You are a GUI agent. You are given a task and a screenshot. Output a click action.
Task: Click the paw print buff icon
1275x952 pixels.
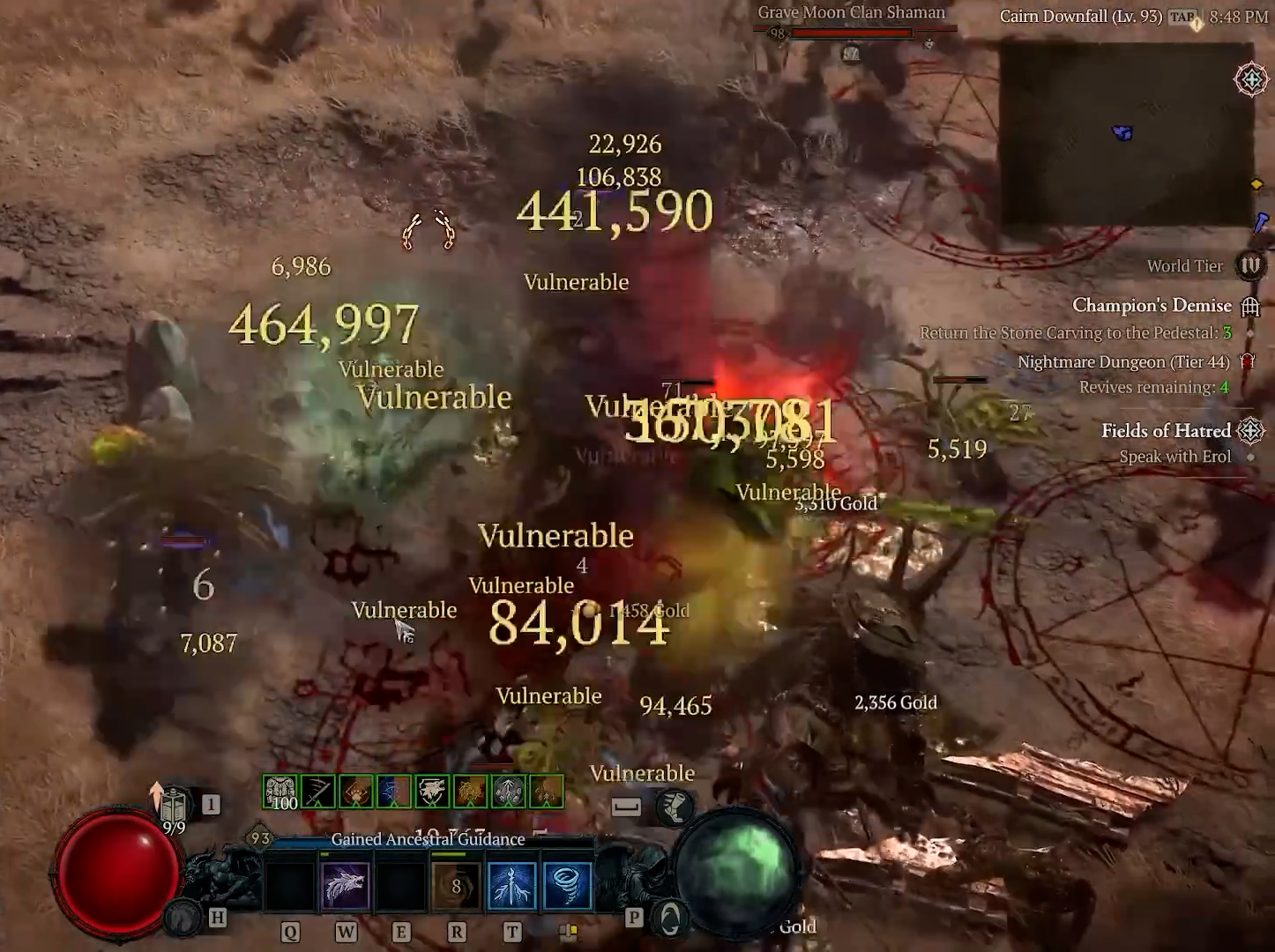pos(355,791)
